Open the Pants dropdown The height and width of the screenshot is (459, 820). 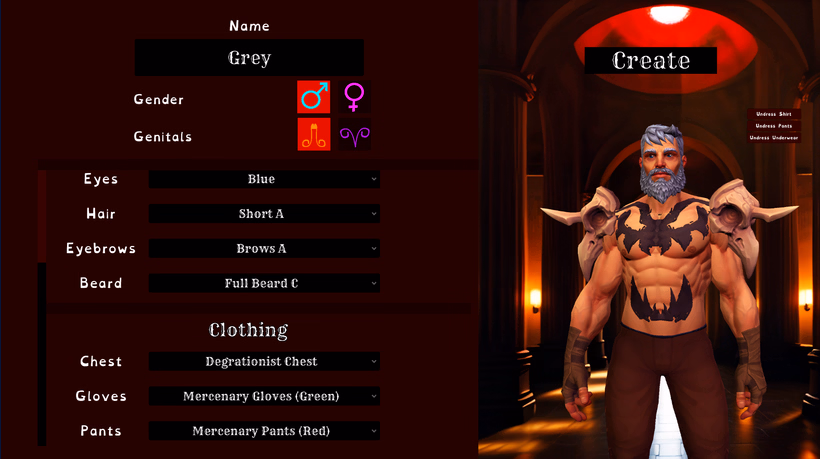click(264, 431)
